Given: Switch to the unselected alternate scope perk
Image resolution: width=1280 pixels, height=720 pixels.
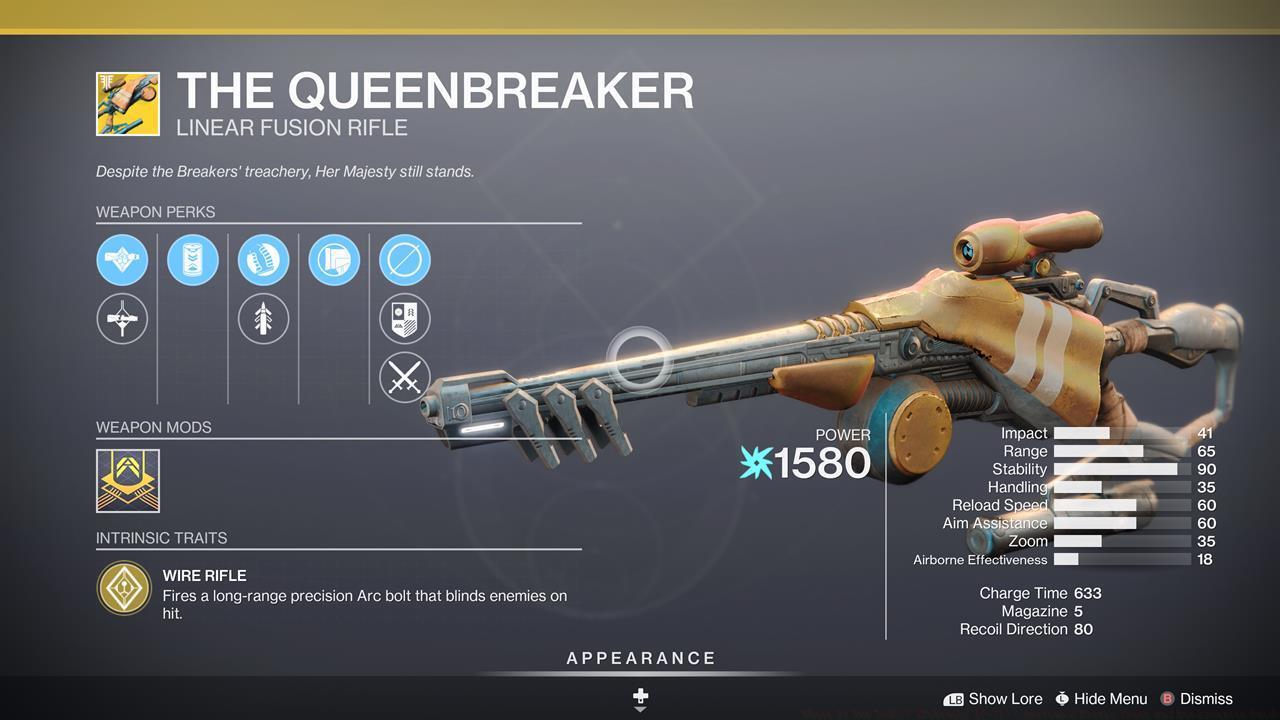Looking at the screenshot, I should 122,320.
